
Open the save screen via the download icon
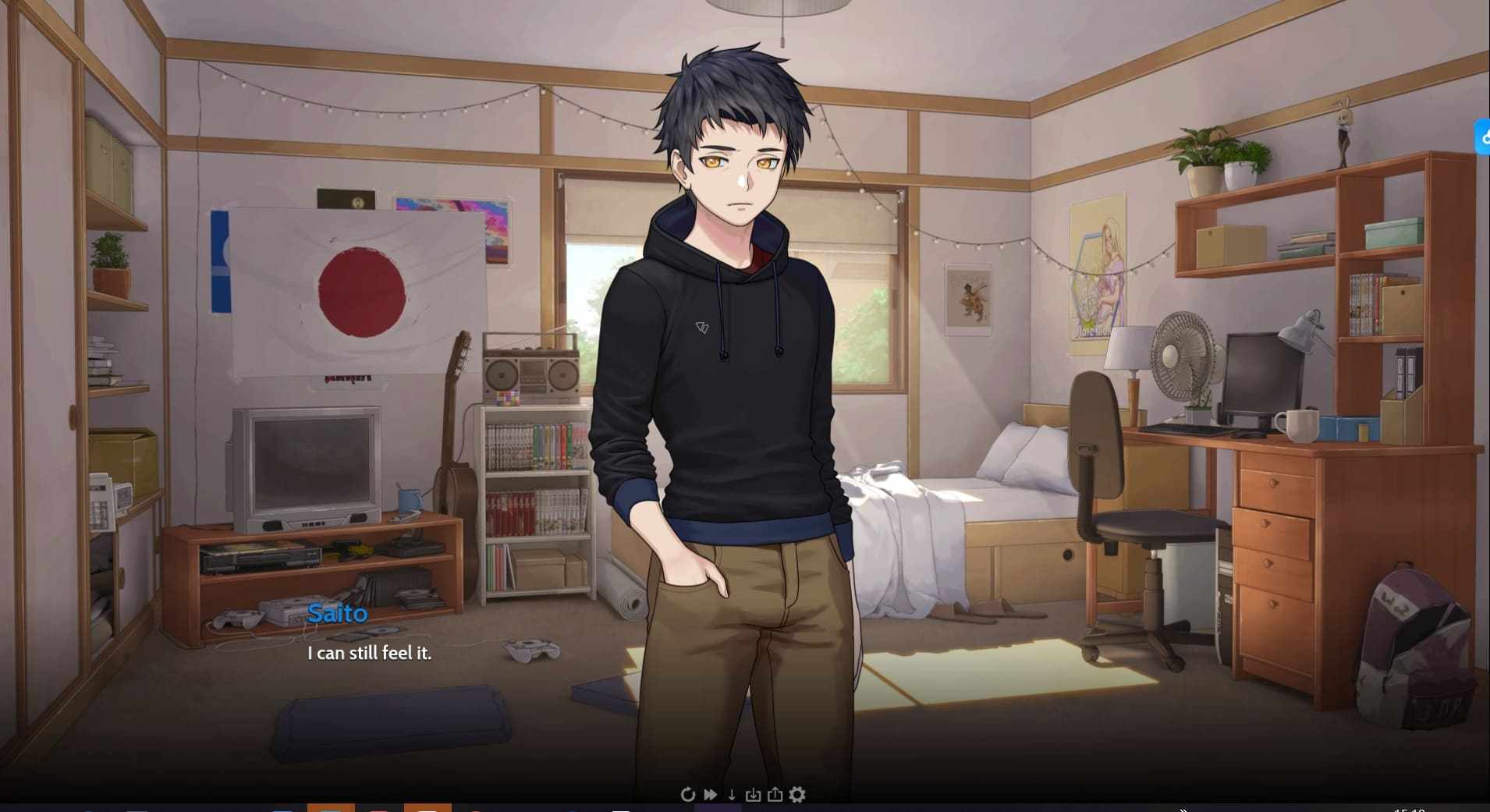click(754, 794)
